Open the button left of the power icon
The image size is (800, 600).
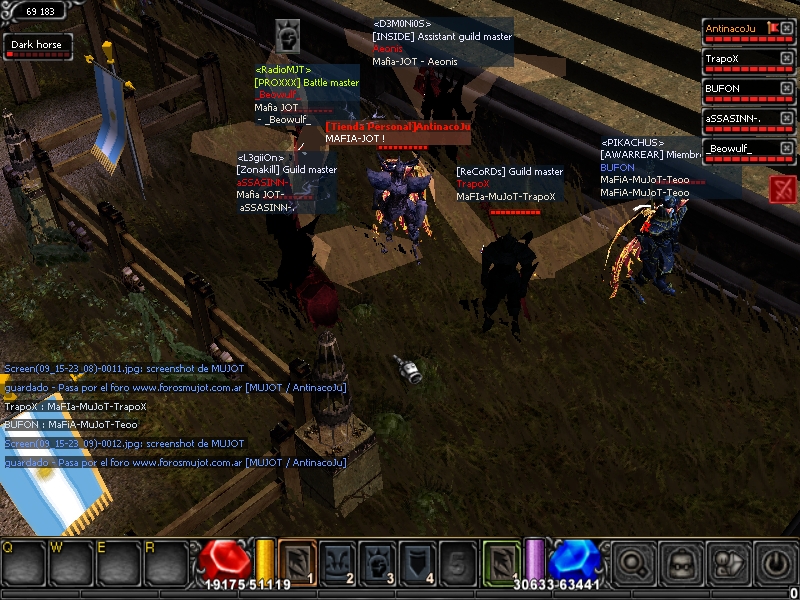pyautogui.click(x=728, y=563)
